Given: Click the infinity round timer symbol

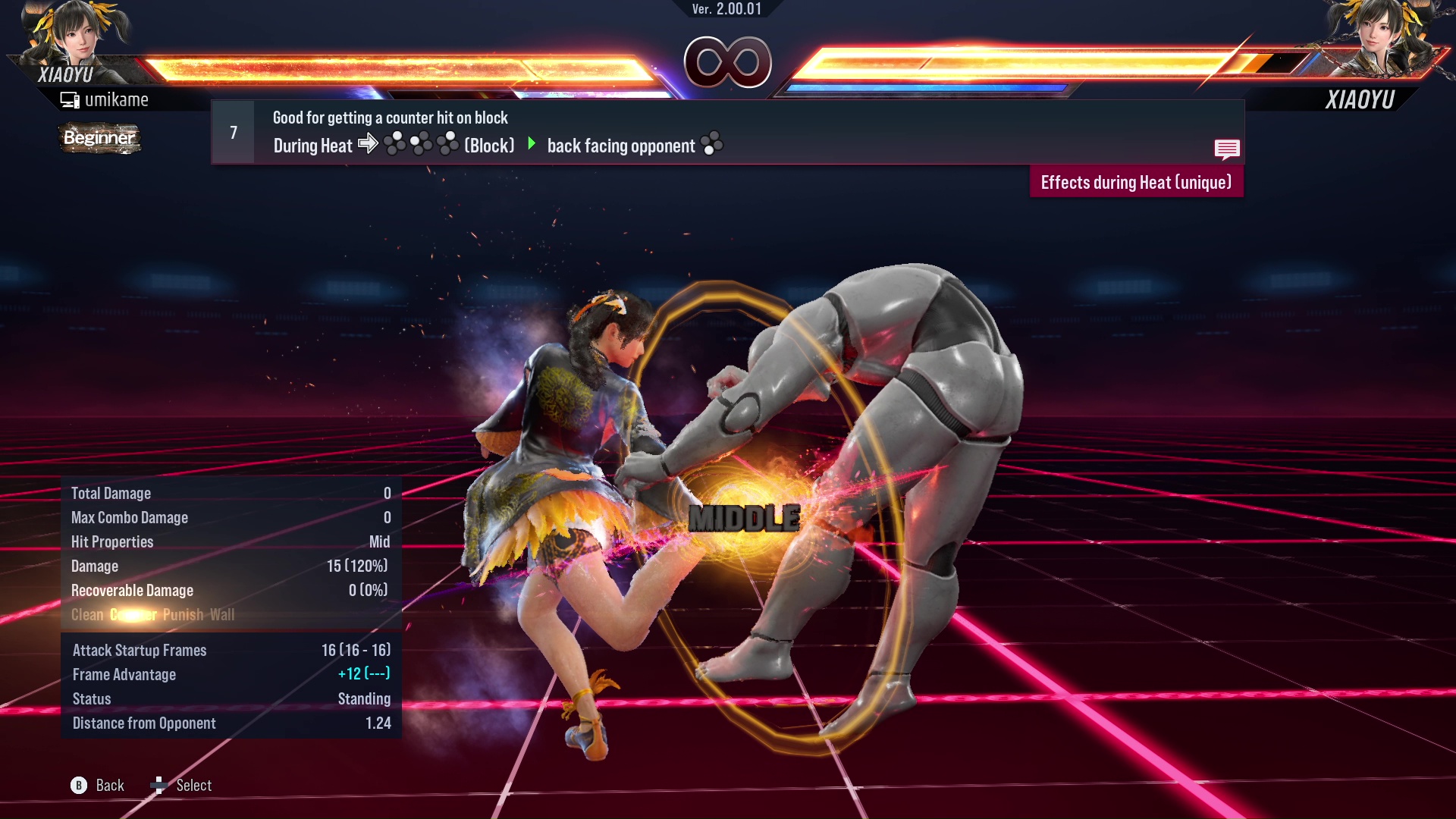Looking at the screenshot, I should (x=726, y=62).
